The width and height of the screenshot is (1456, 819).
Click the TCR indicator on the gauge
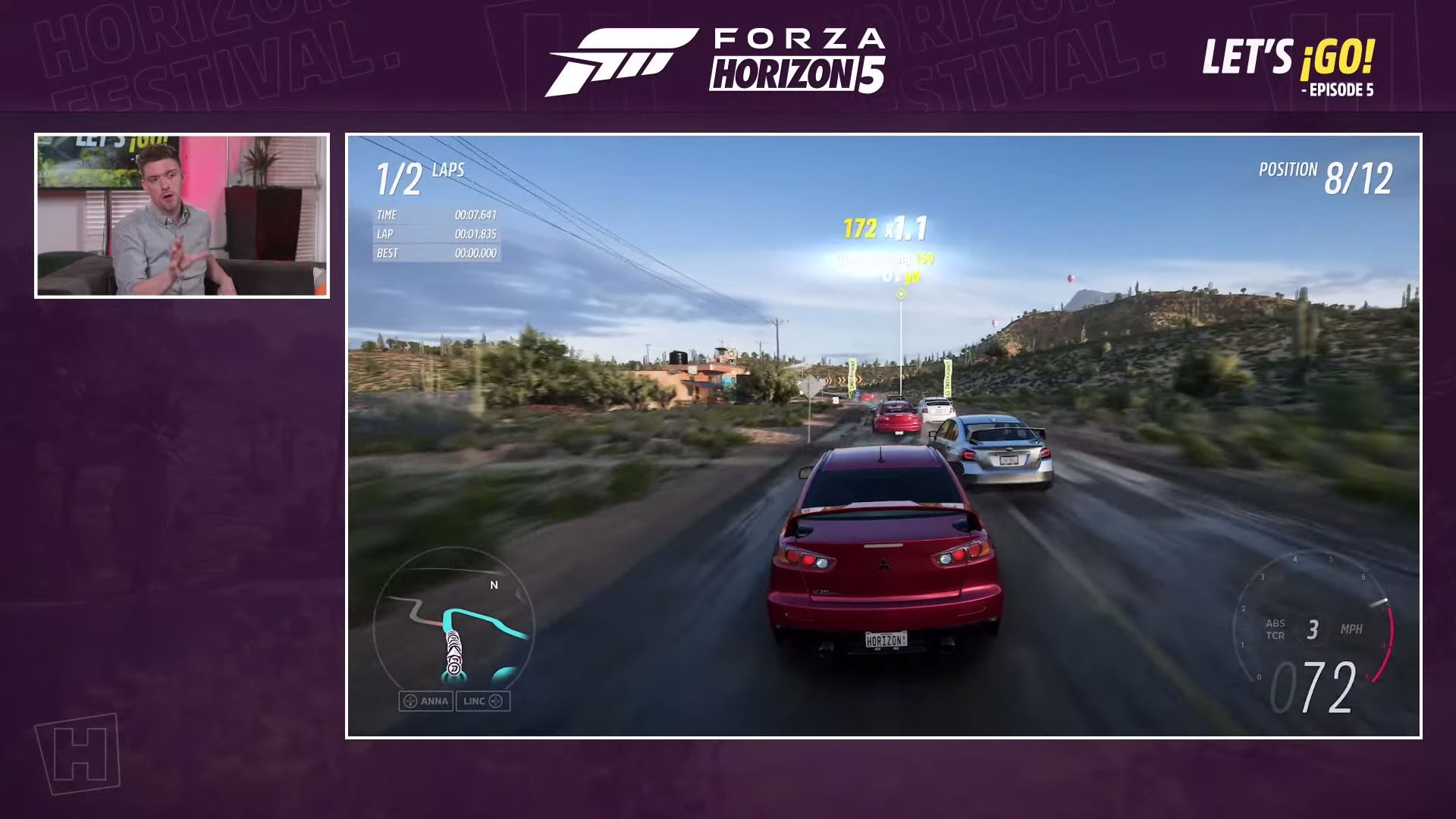point(1276,633)
